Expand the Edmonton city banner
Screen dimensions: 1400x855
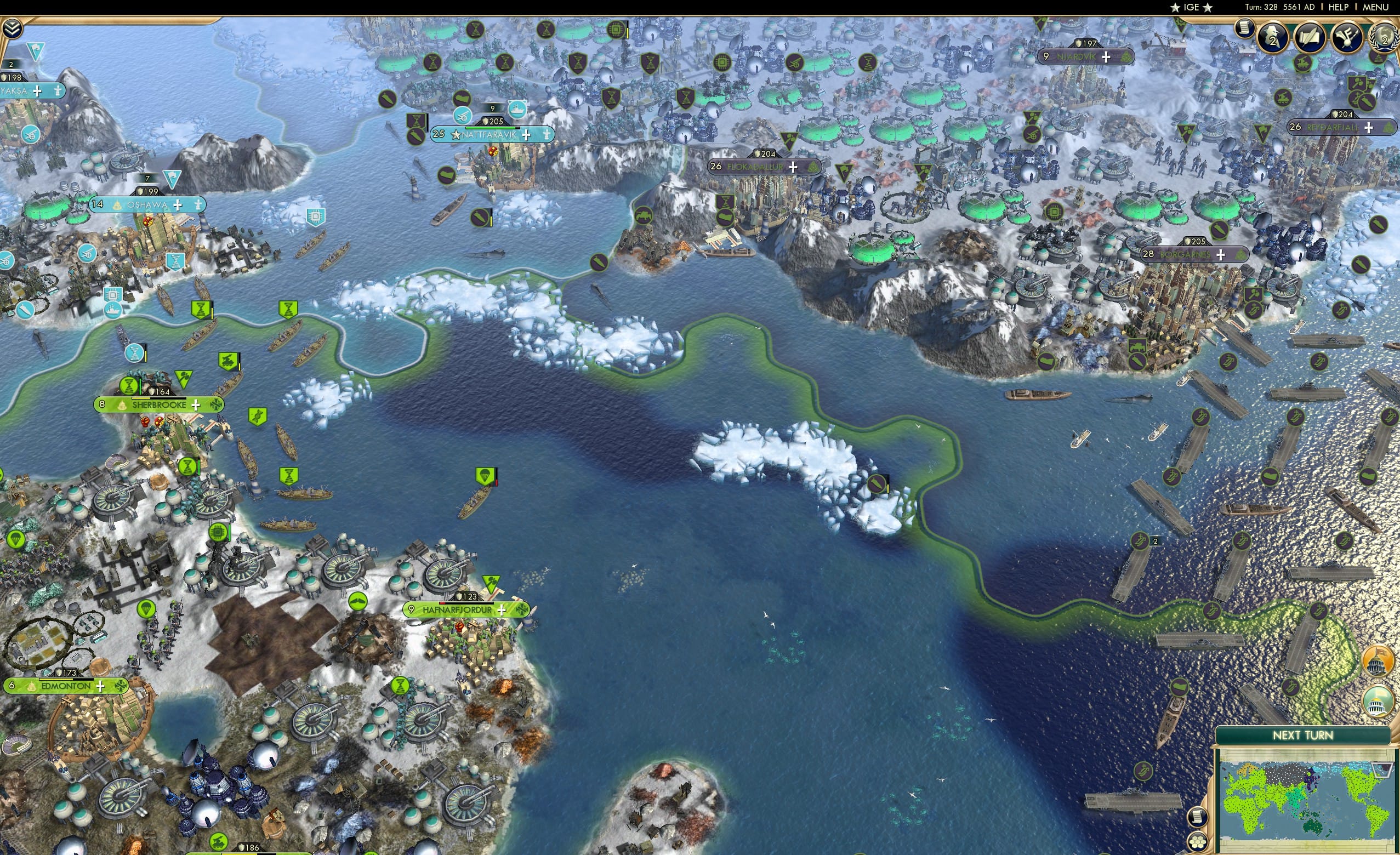click(x=99, y=686)
